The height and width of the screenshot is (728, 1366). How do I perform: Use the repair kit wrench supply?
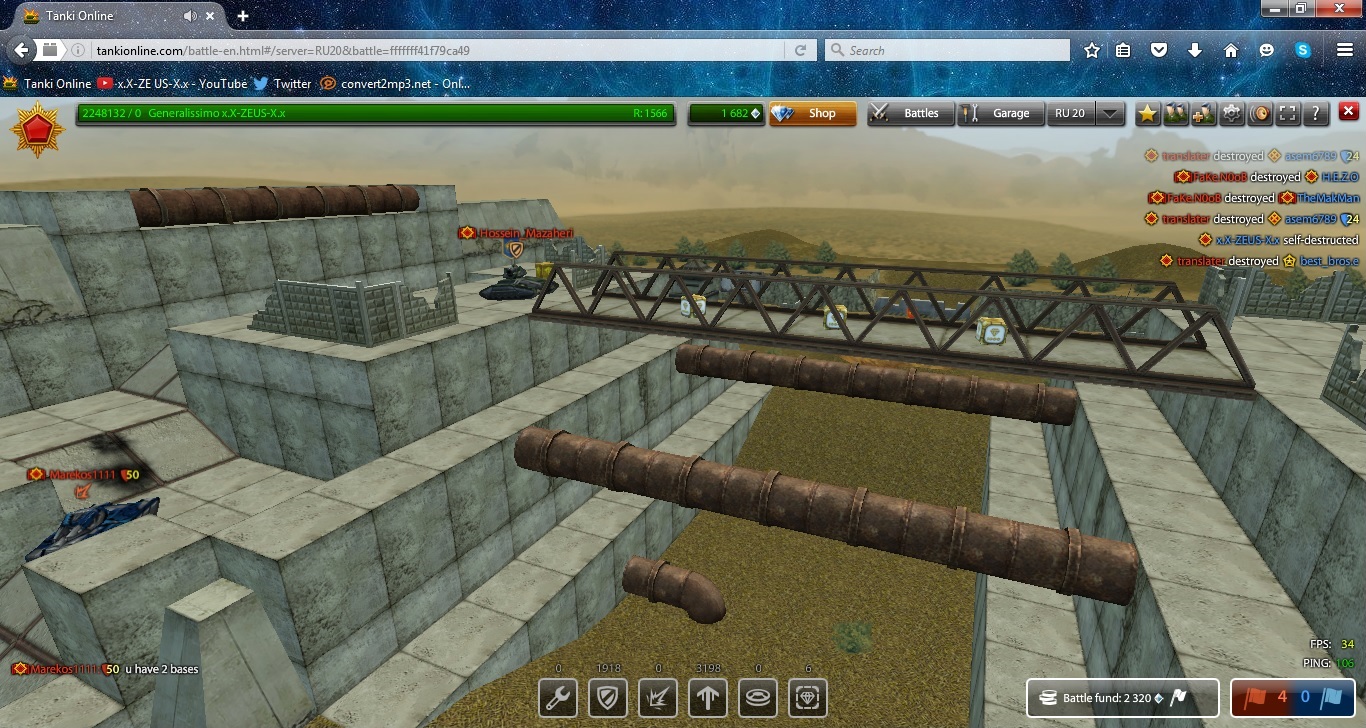pyautogui.click(x=558, y=698)
